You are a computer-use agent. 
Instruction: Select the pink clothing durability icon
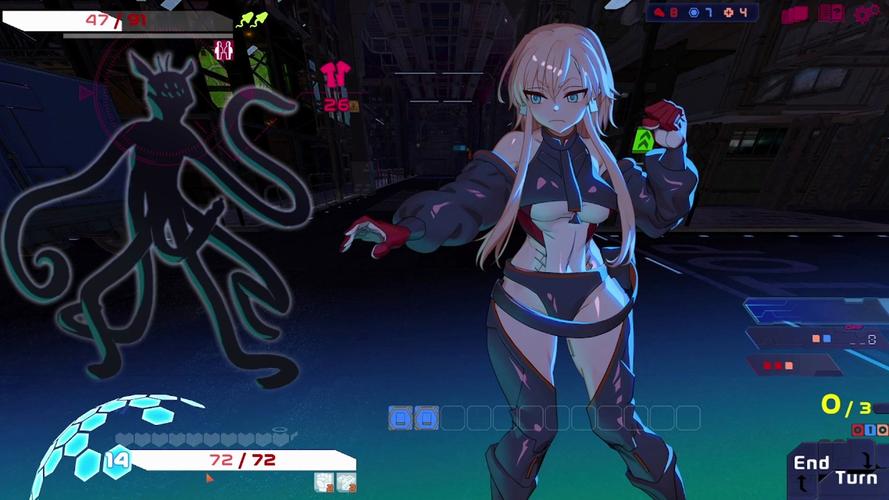tap(334, 76)
